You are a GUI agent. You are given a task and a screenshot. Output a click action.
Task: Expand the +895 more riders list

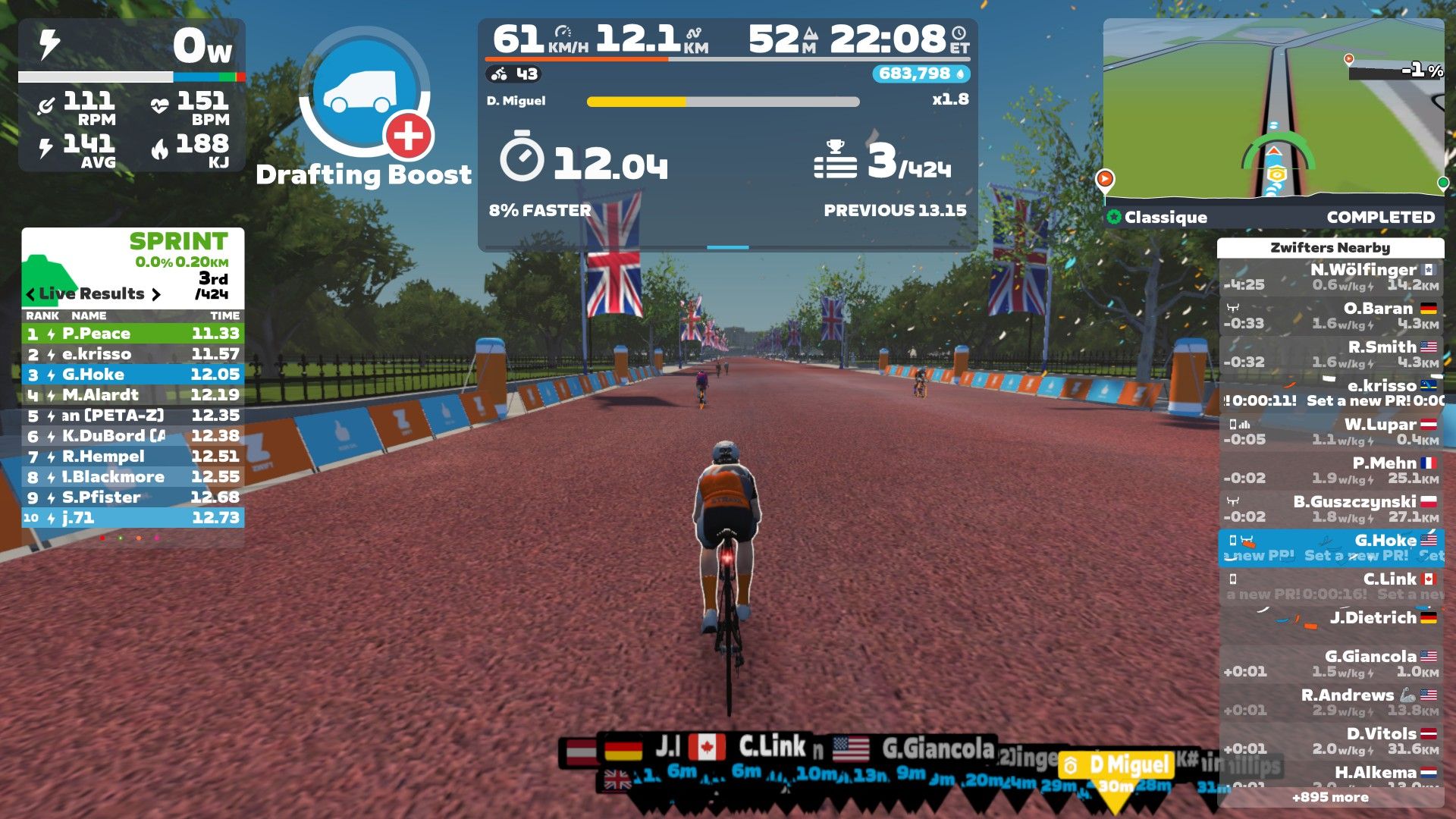pyautogui.click(x=1330, y=797)
